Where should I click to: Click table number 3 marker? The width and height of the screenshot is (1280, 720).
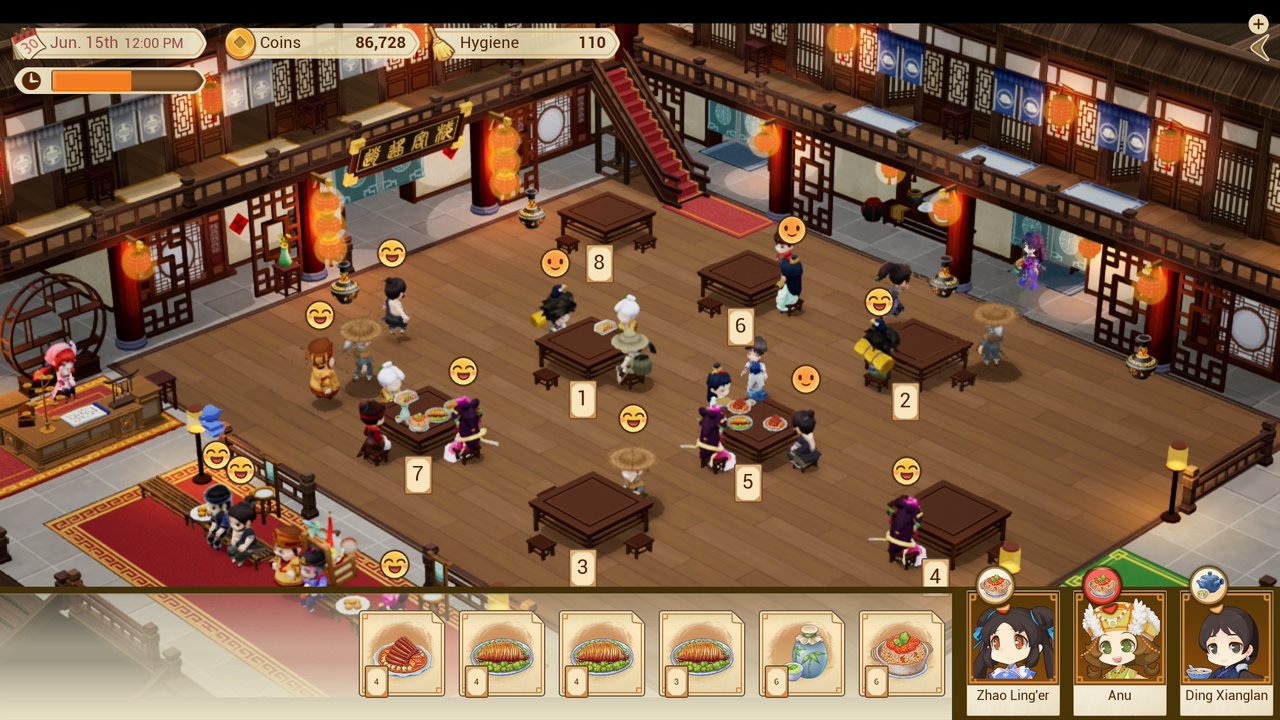click(x=581, y=565)
